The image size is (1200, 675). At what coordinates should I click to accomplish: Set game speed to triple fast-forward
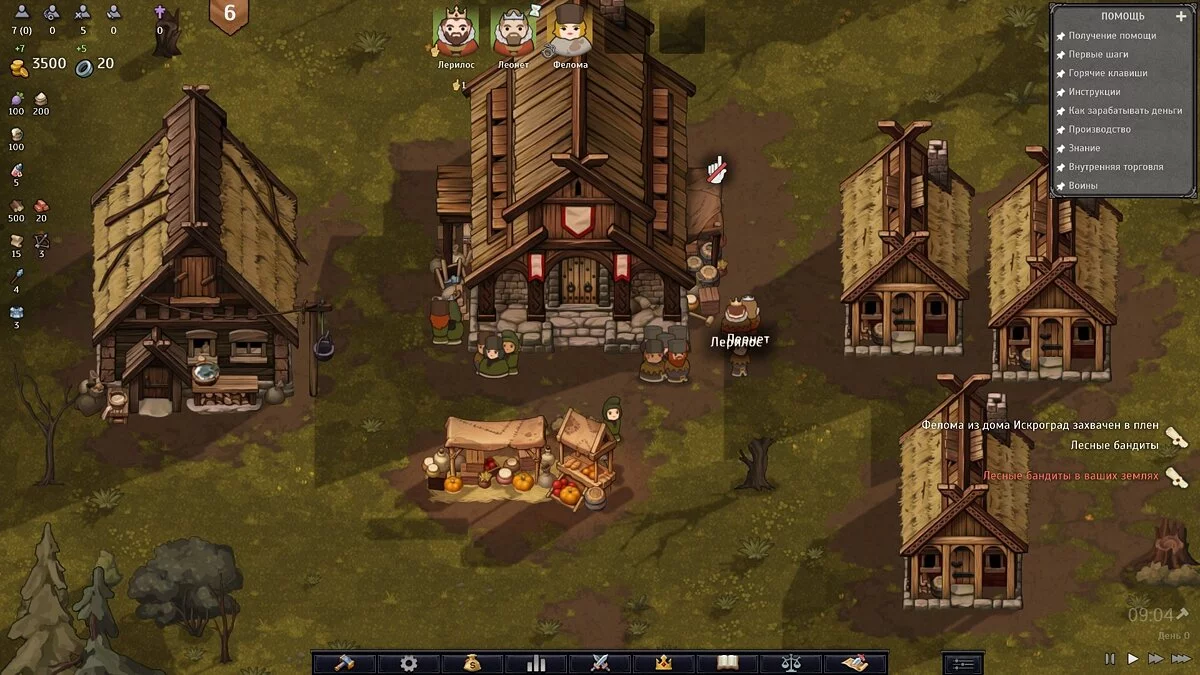tap(1181, 659)
